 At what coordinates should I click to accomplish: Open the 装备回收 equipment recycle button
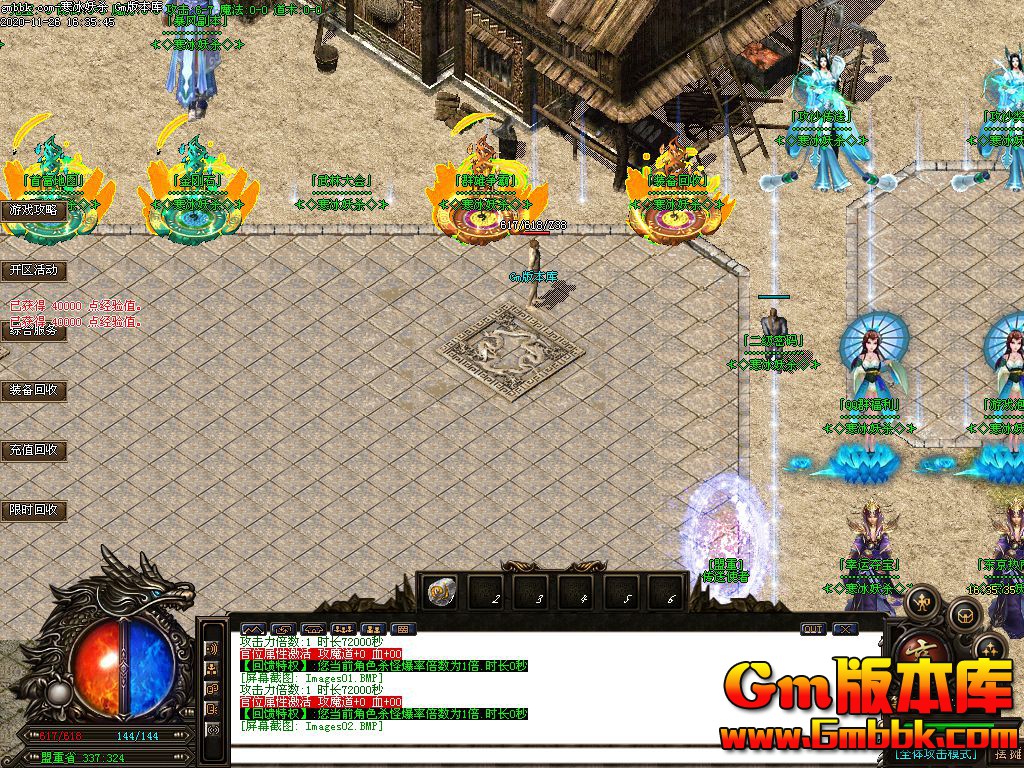pos(34,390)
